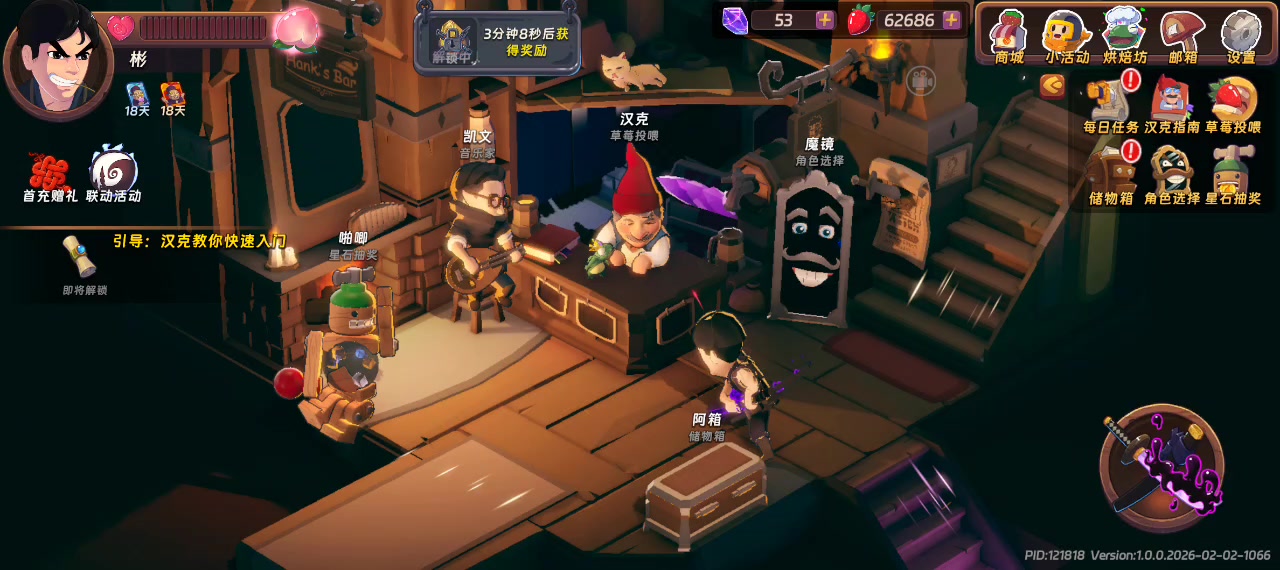Enter the 烘焙坊 bakery

pos(1124,36)
